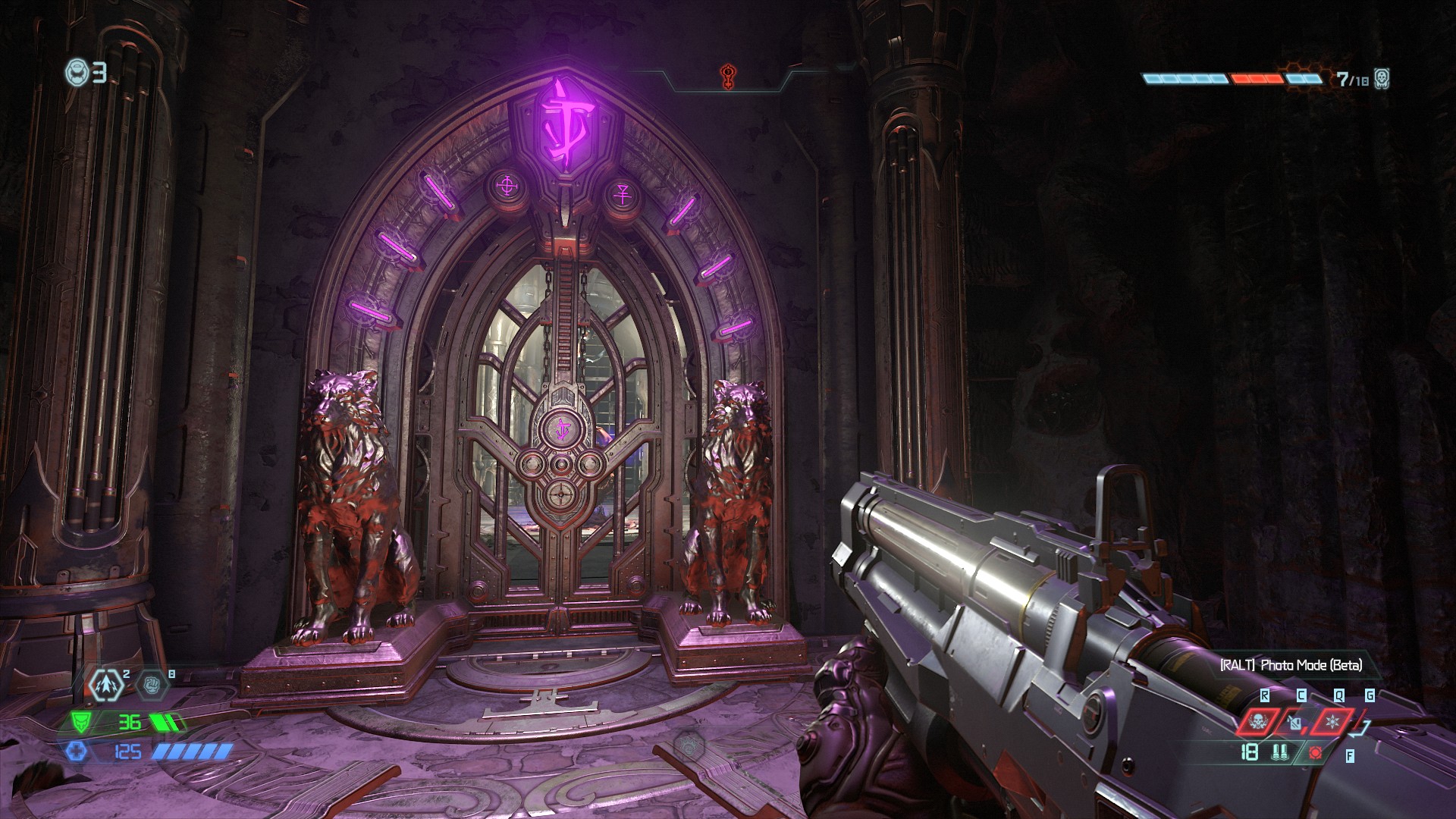
Task: Open Photo Mode (Beta)
Action: pos(1291,665)
